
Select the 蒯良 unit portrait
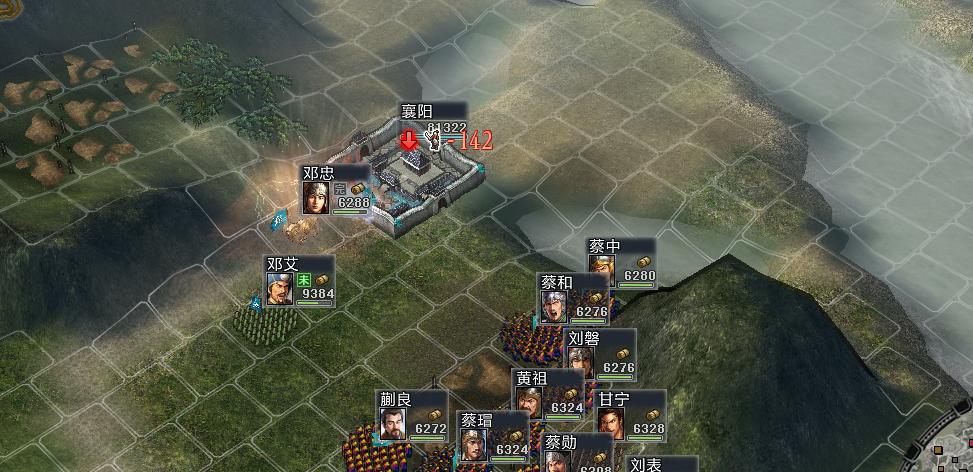point(394,426)
